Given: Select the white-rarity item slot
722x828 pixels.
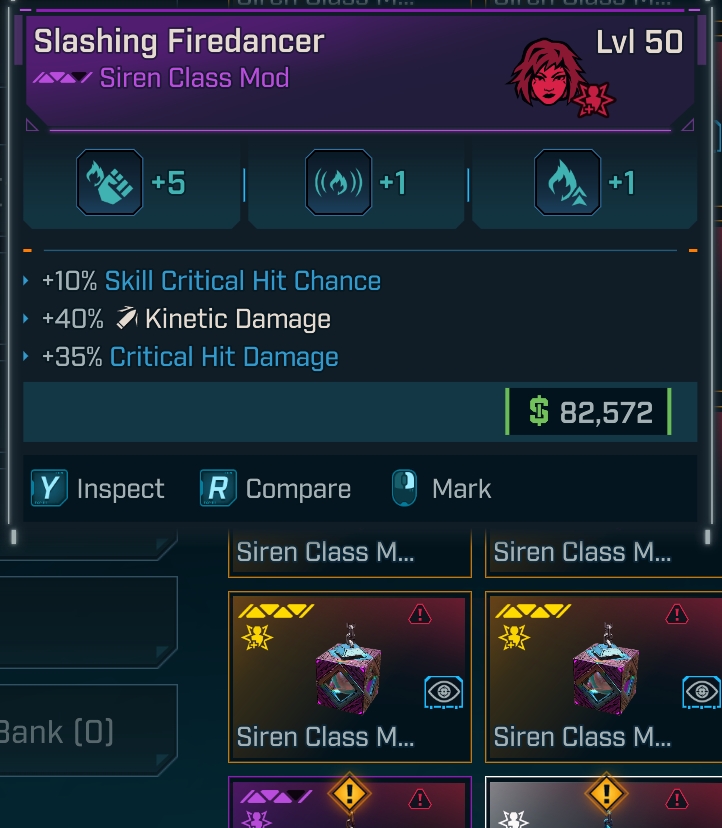Looking at the screenshot, I should point(605,806).
